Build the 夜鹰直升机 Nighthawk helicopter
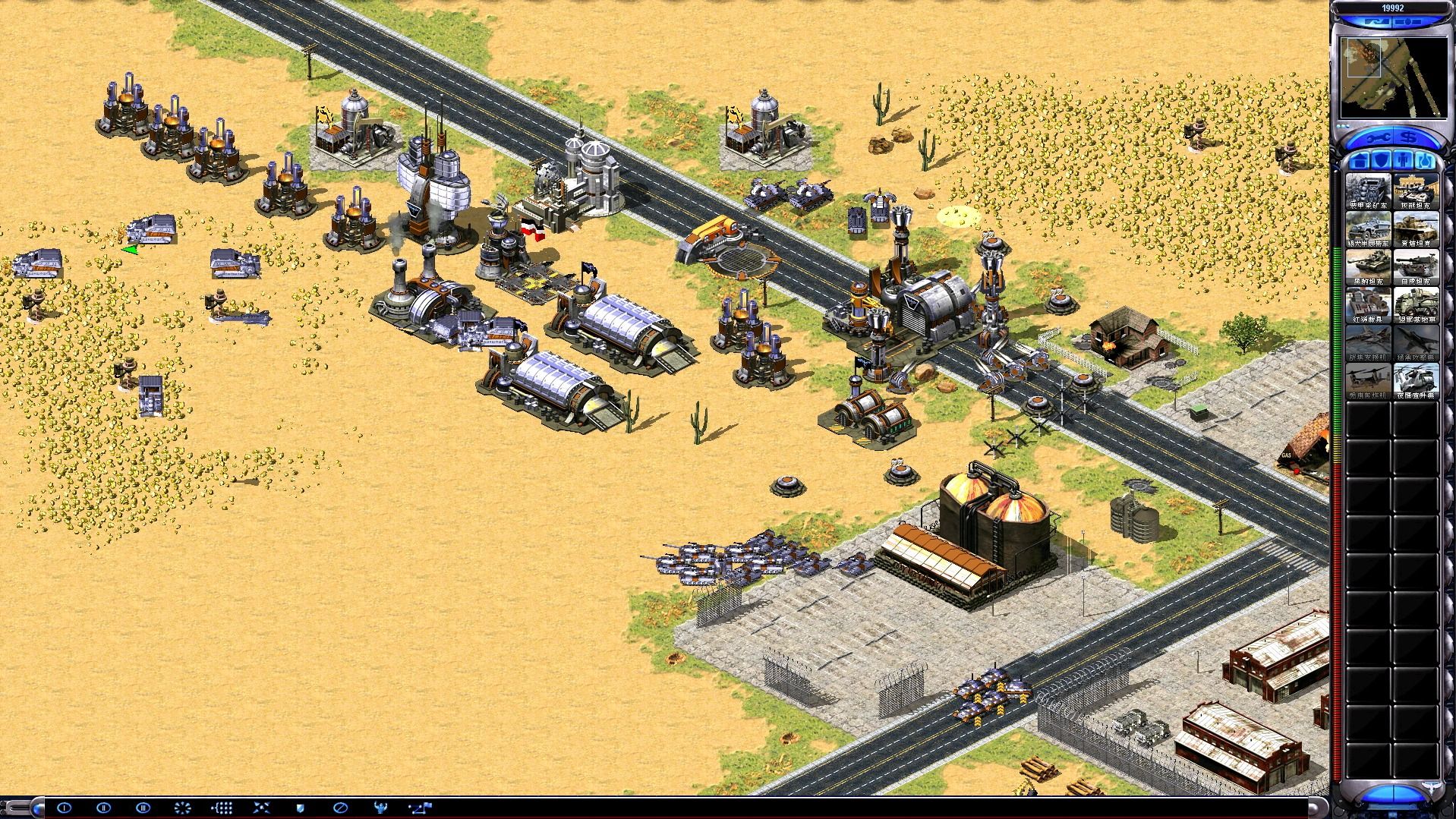Screen dimensions: 1456x819 click(x=1416, y=380)
